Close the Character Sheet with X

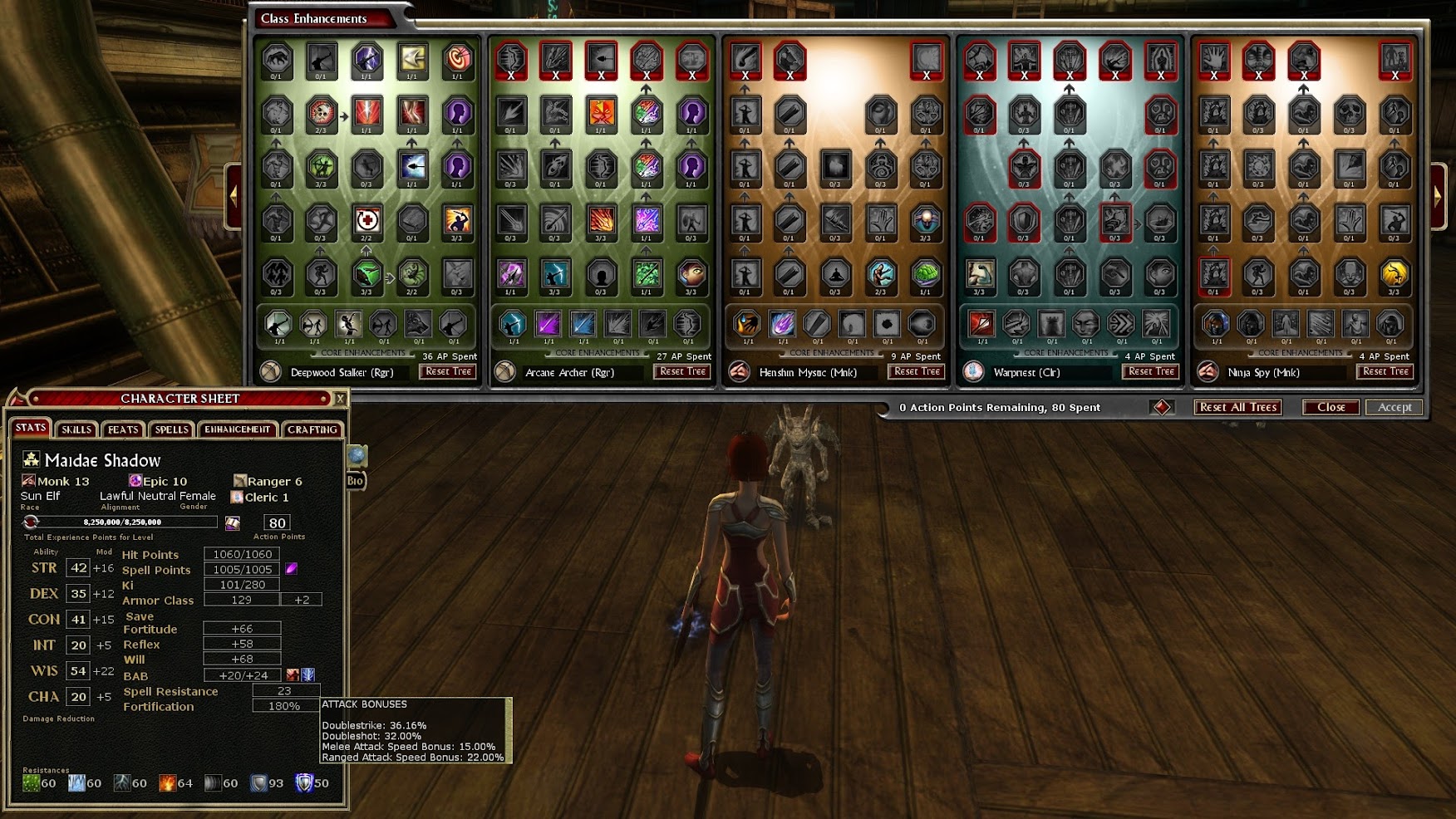[x=340, y=399]
